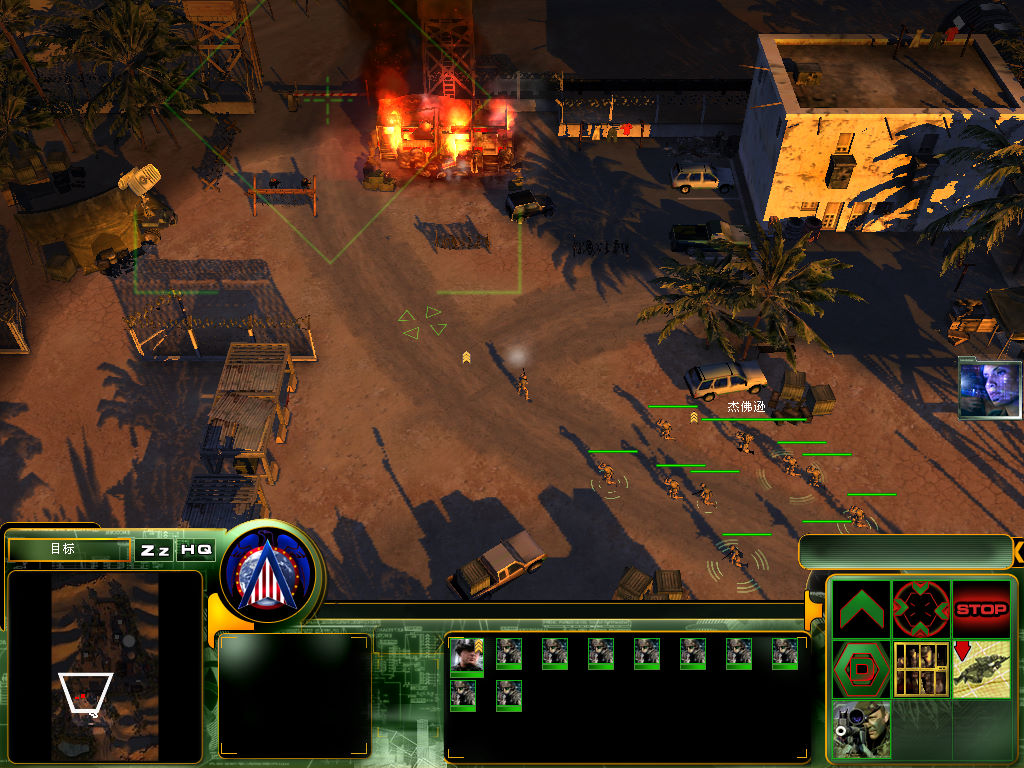Select the rifle with red arrow command
Image resolution: width=1024 pixels, height=768 pixels.
coord(981,669)
